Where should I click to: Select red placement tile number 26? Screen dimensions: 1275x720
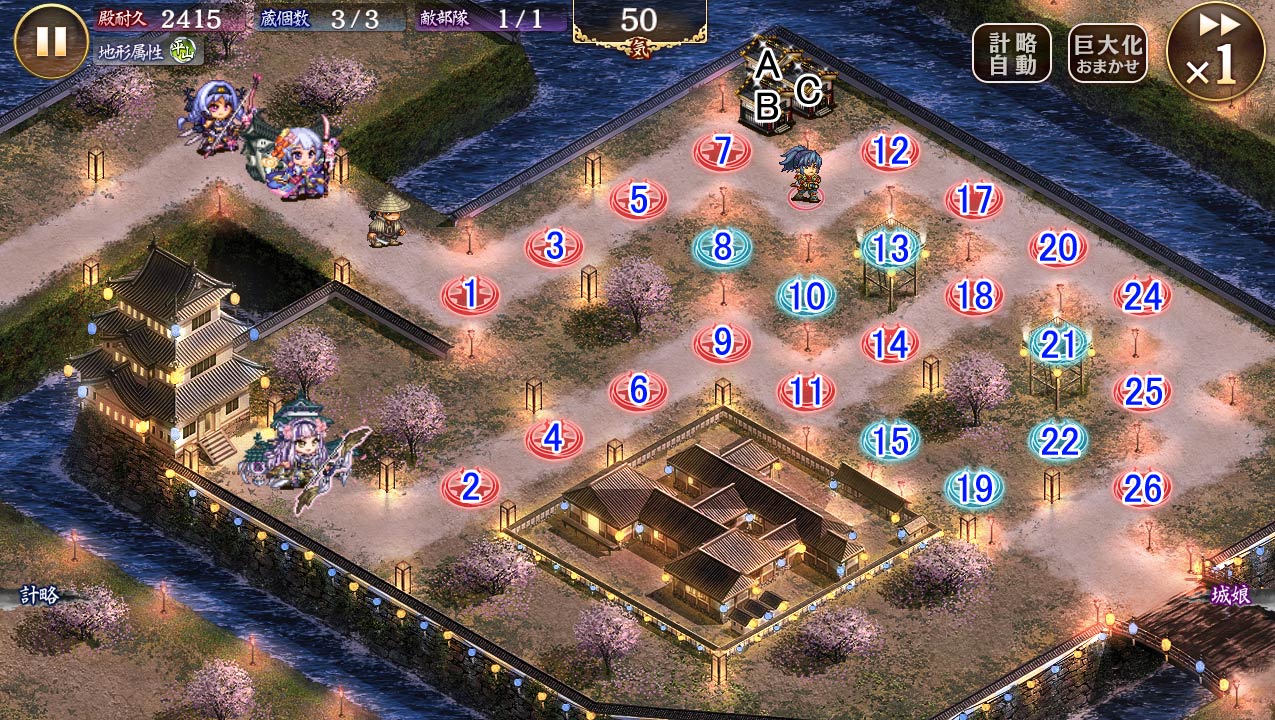[1142, 488]
